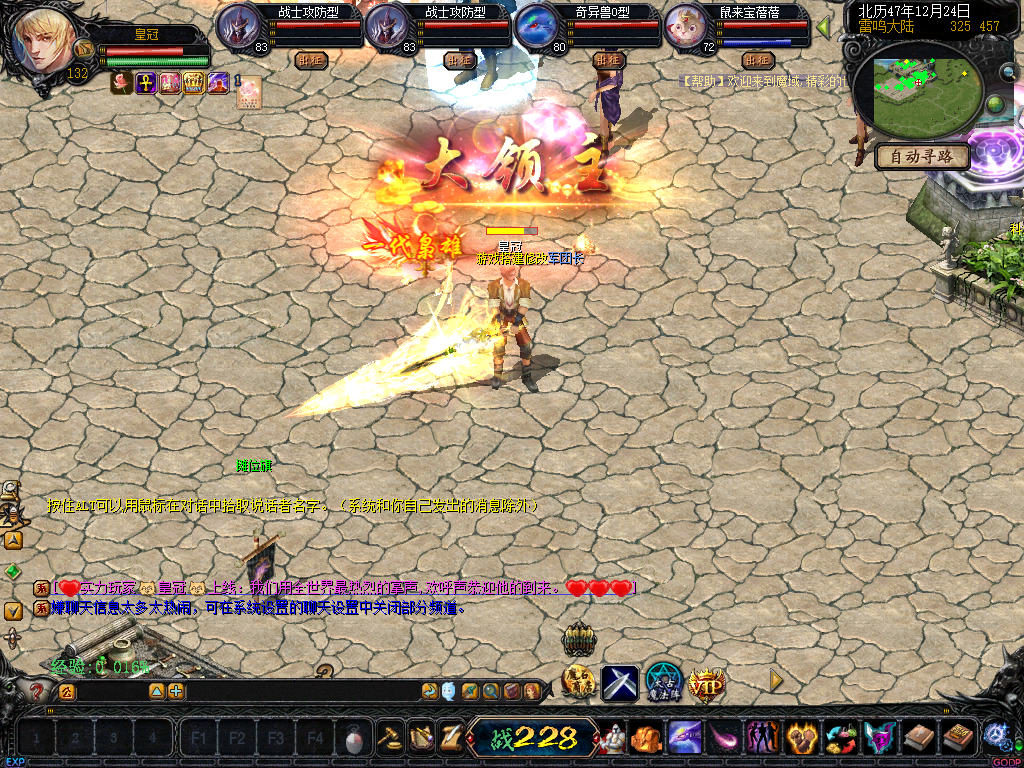1024x768 pixels.
Task: Click the red question mark help button
Action: coord(37,691)
